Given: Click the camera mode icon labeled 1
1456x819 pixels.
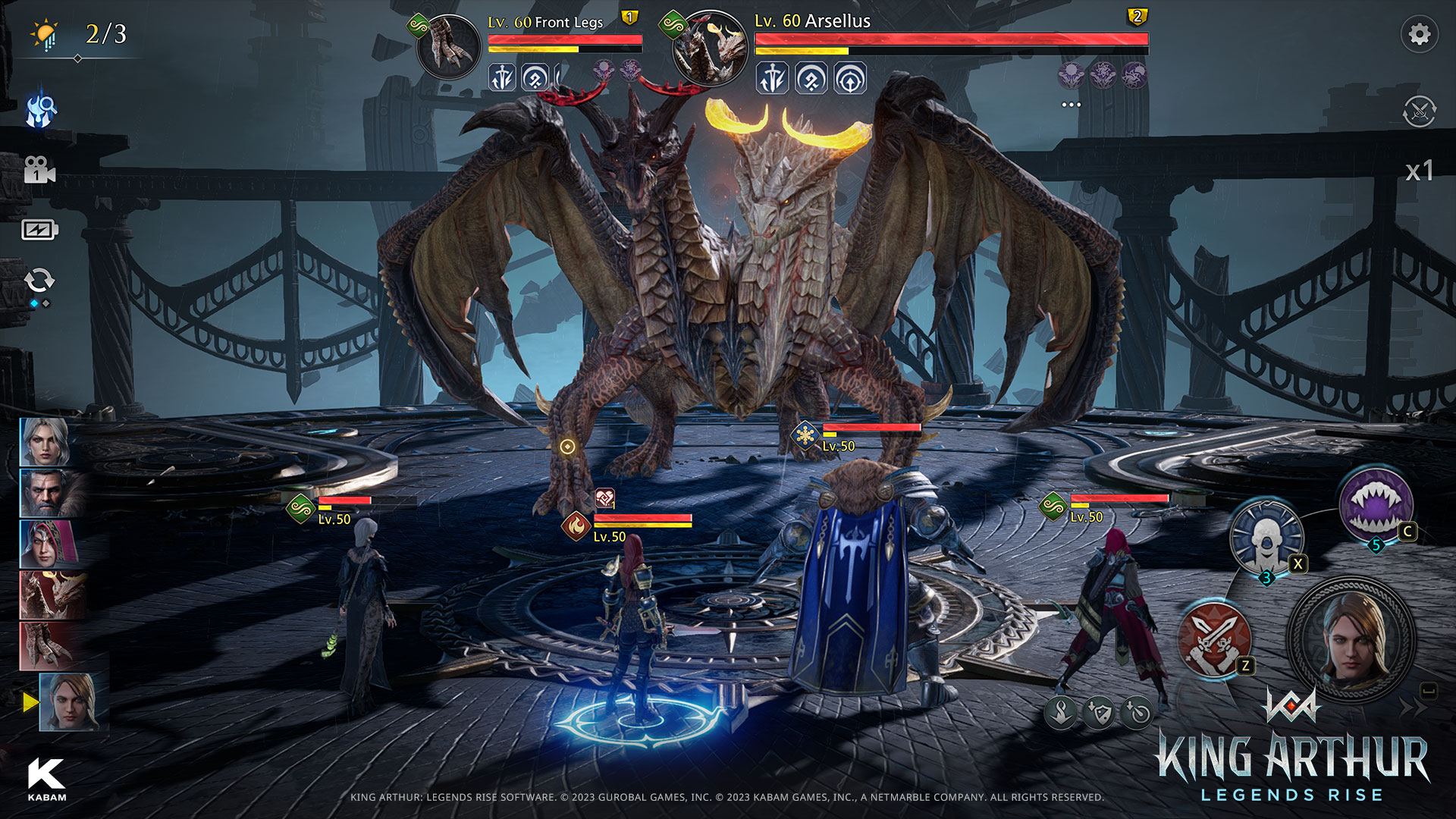Looking at the screenshot, I should tap(42, 171).
